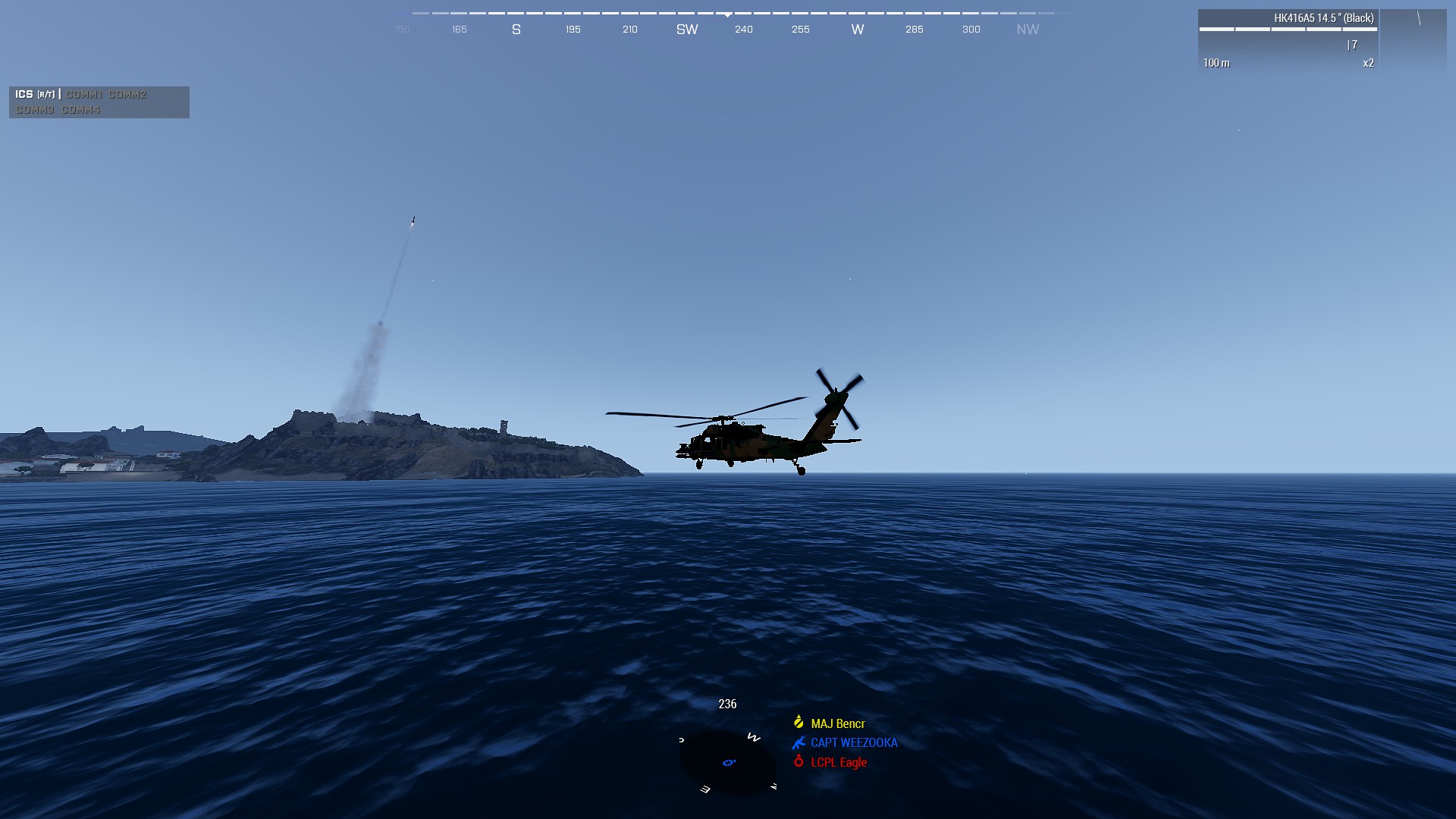
Task: Click the HK416A5 14.5 weapon name
Action: (x=1324, y=17)
